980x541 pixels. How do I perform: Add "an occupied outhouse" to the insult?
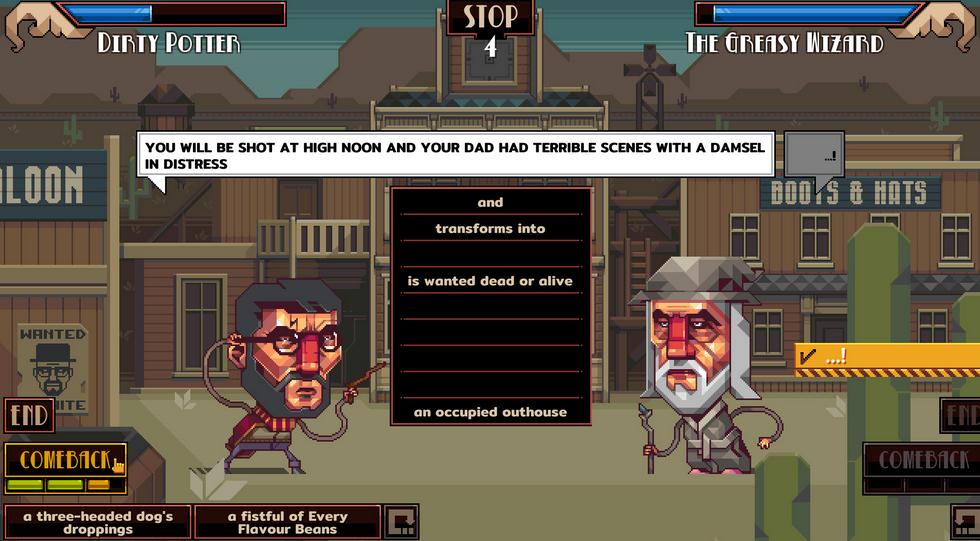490,412
